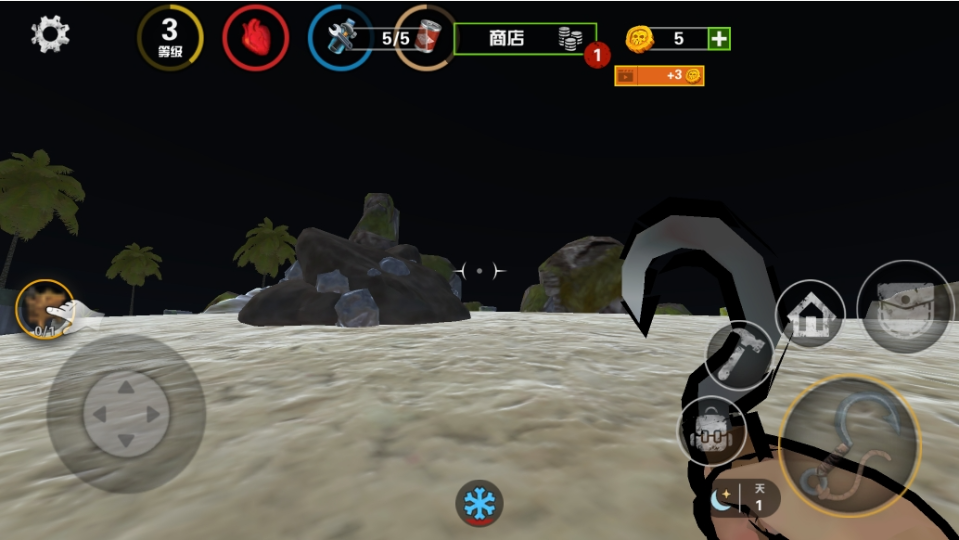Viewport: 959px width, 540px height.
Task: Claim the +3 coins video reward
Action: (x=659, y=75)
